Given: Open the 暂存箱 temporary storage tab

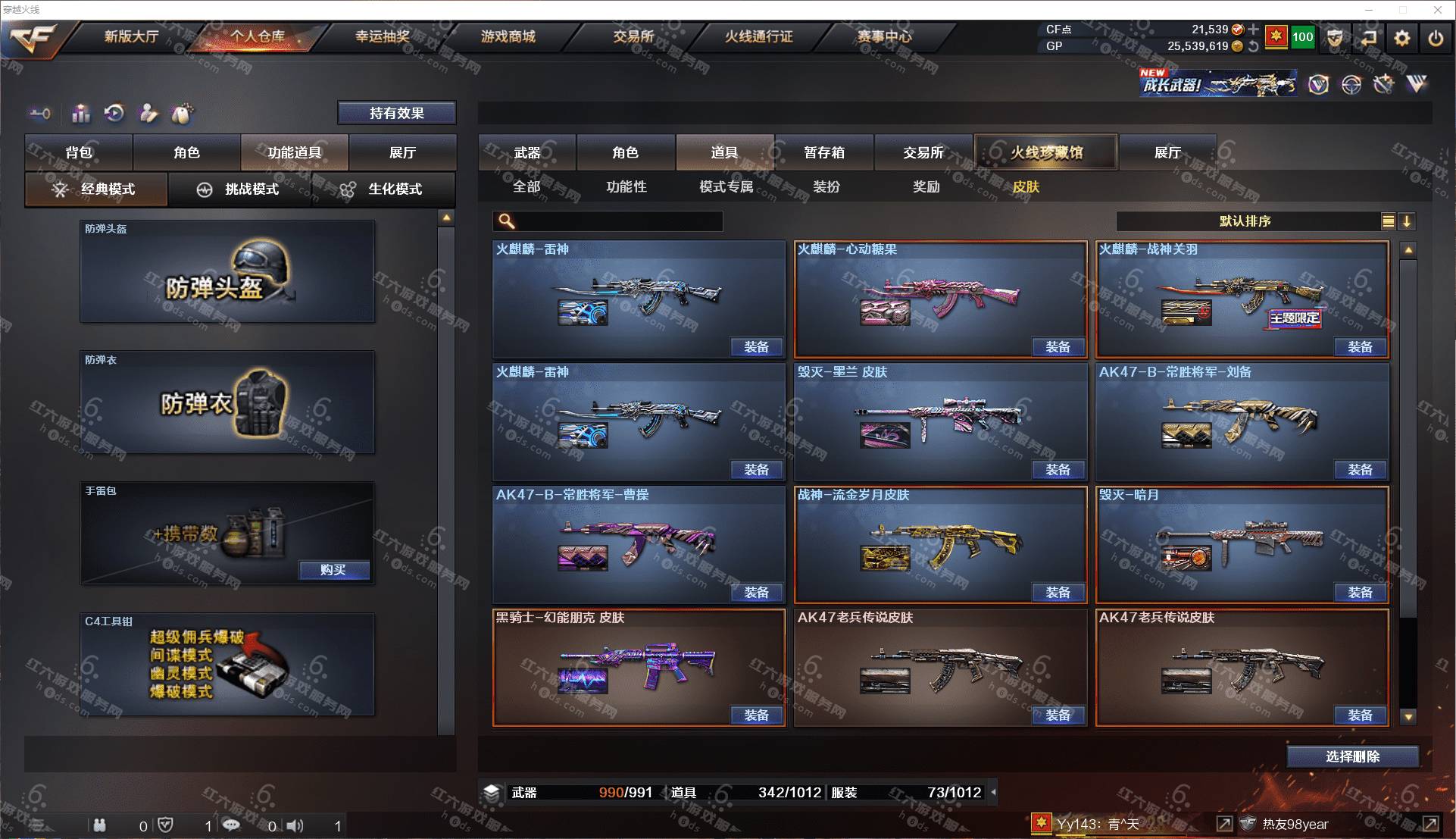Looking at the screenshot, I should click(x=824, y=152).
